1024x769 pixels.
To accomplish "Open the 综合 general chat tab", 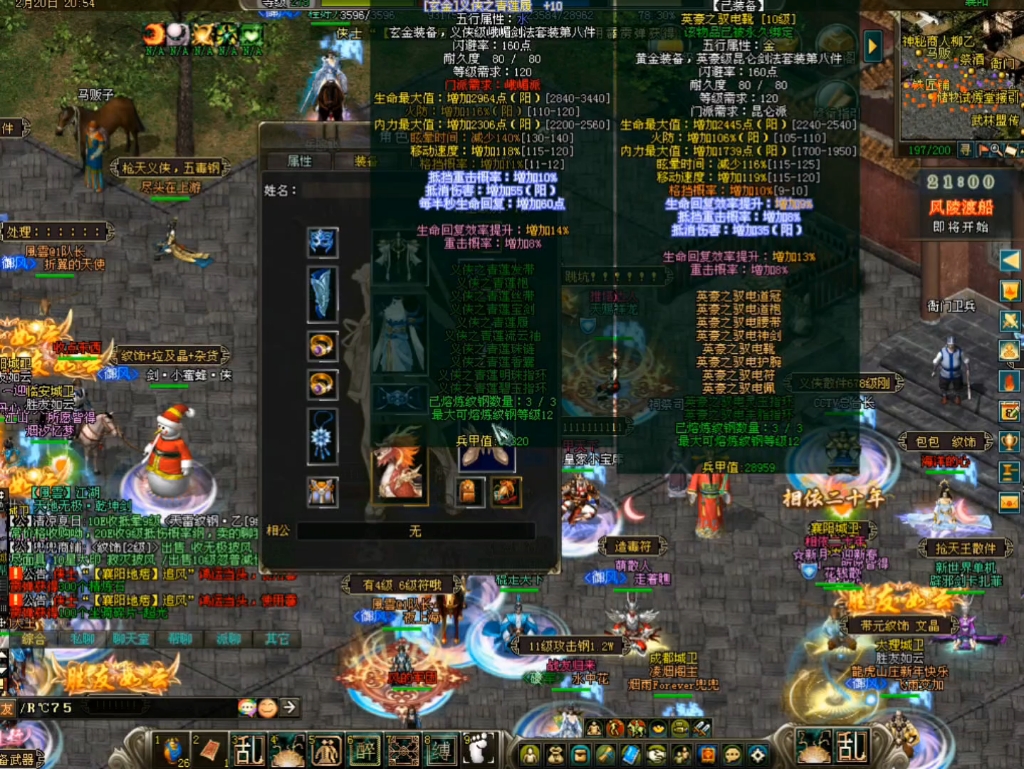I will click(34, 638).
